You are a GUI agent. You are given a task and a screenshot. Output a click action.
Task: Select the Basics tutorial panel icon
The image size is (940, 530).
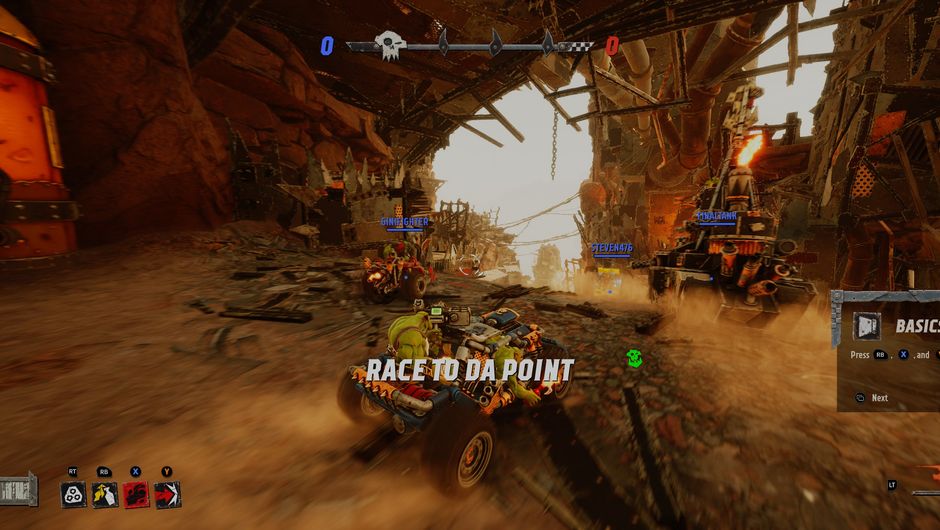(866, 326)
